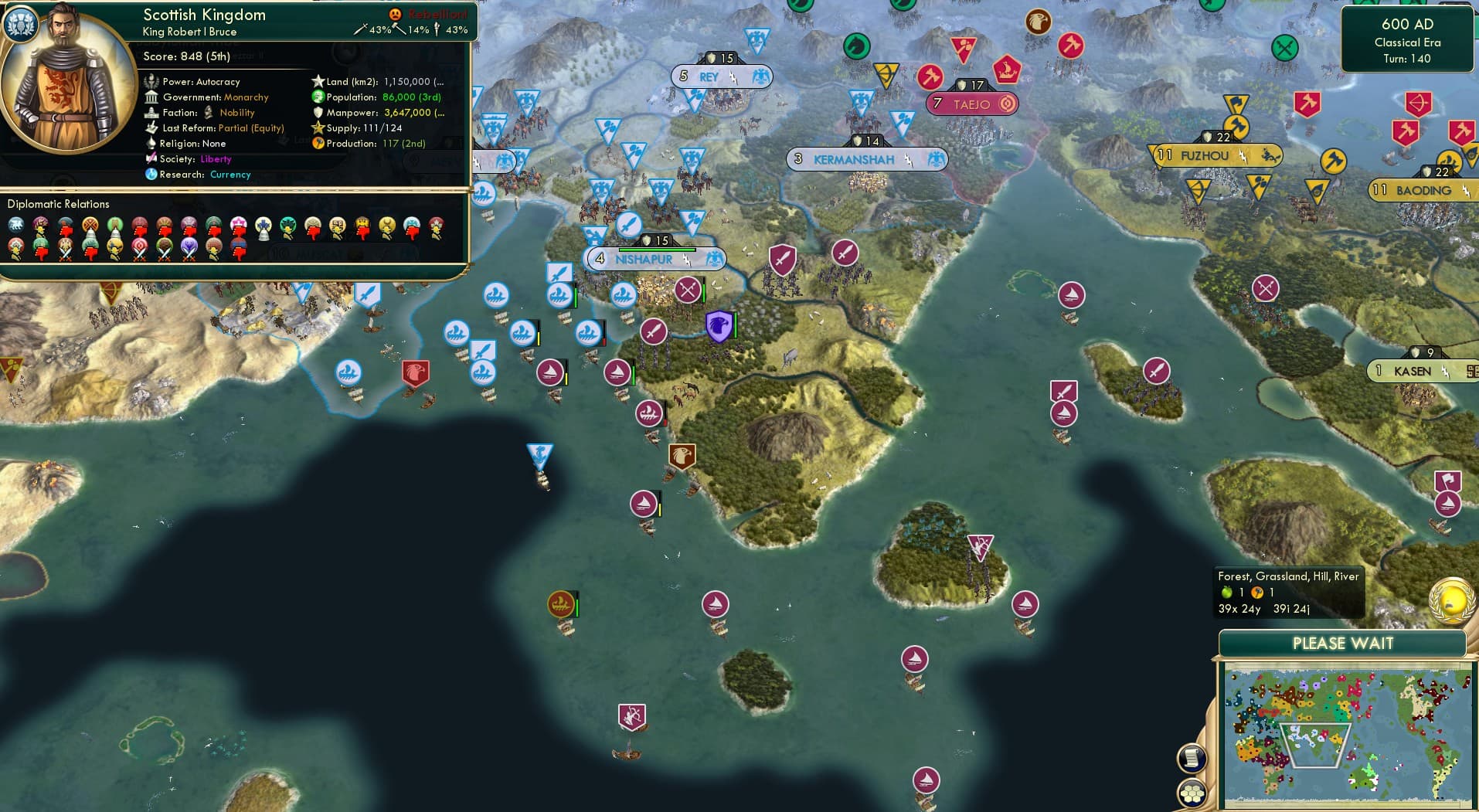Expand the Taejo city banner
1479x812 pixels.
972,103
